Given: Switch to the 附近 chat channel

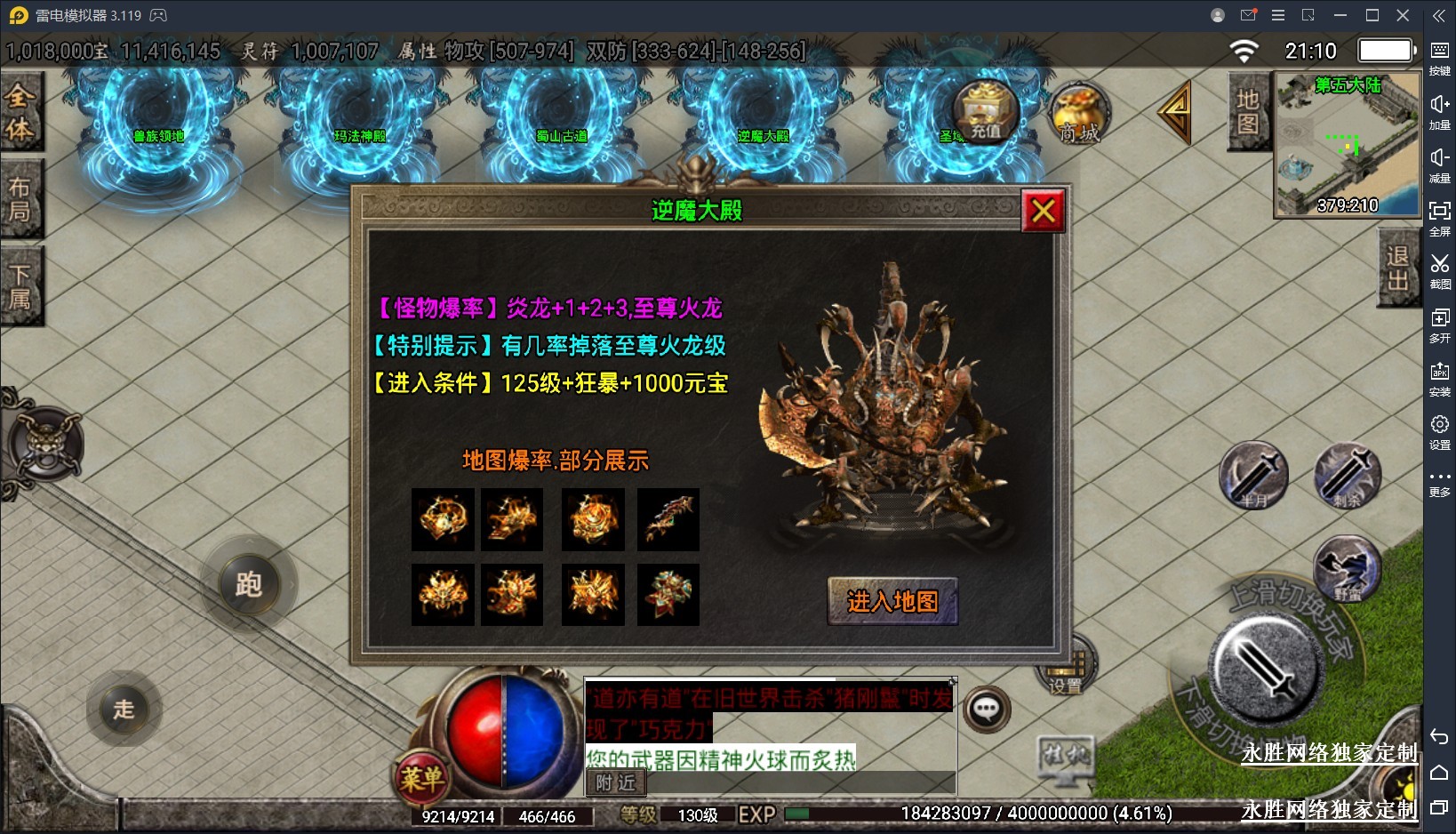Looking at the screenshot, I should (615, 782).
